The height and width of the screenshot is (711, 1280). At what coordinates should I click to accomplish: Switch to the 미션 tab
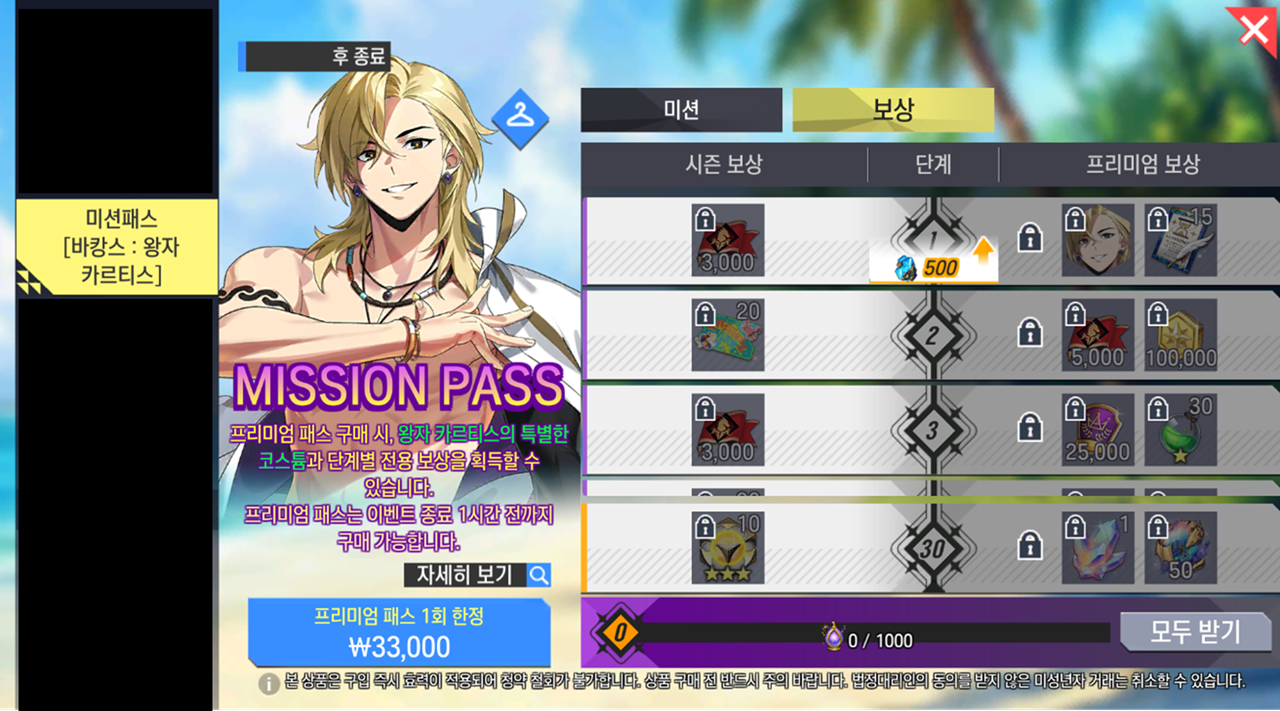[x=681, y=110]
